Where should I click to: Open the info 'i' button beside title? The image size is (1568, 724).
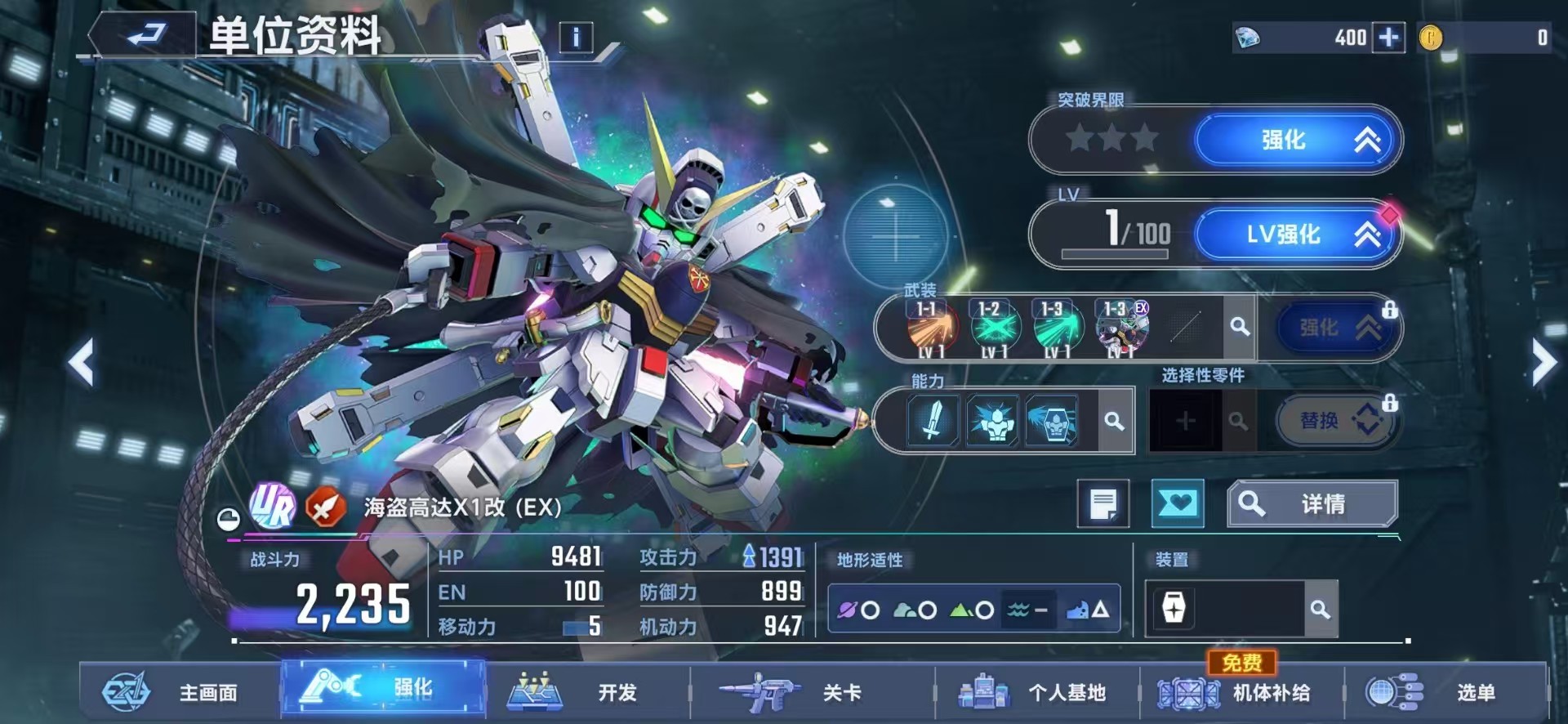(x=574, y=38)
